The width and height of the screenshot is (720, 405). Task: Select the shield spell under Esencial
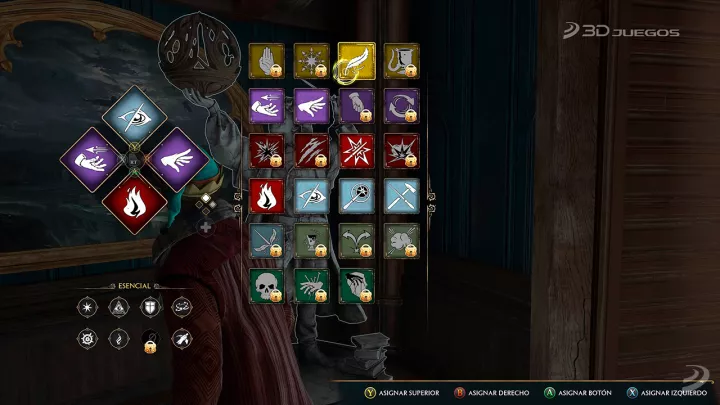(x=151, y=305)
